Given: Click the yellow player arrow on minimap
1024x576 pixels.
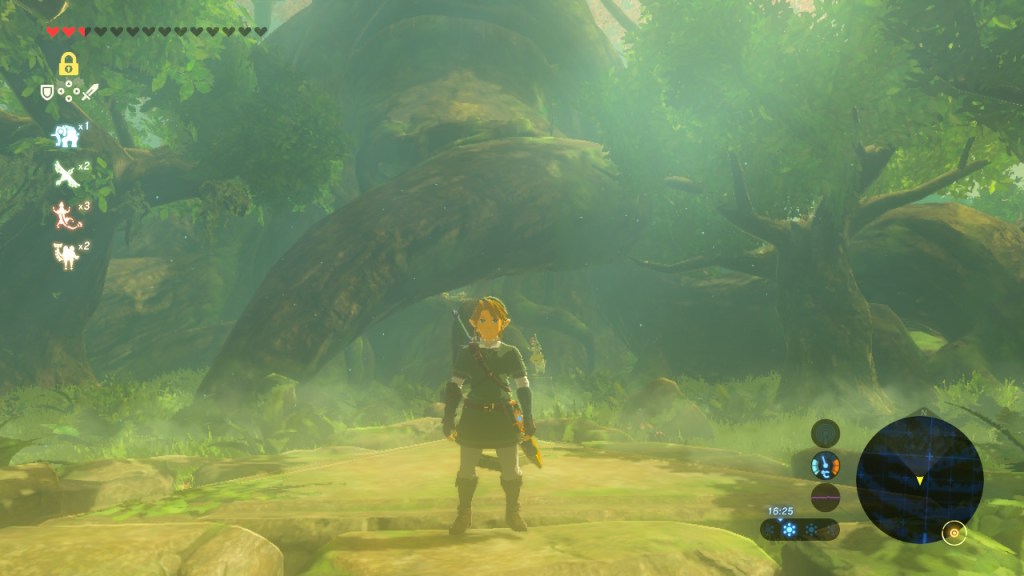Looking at the screenshot, I should click(x=919, y=481).
